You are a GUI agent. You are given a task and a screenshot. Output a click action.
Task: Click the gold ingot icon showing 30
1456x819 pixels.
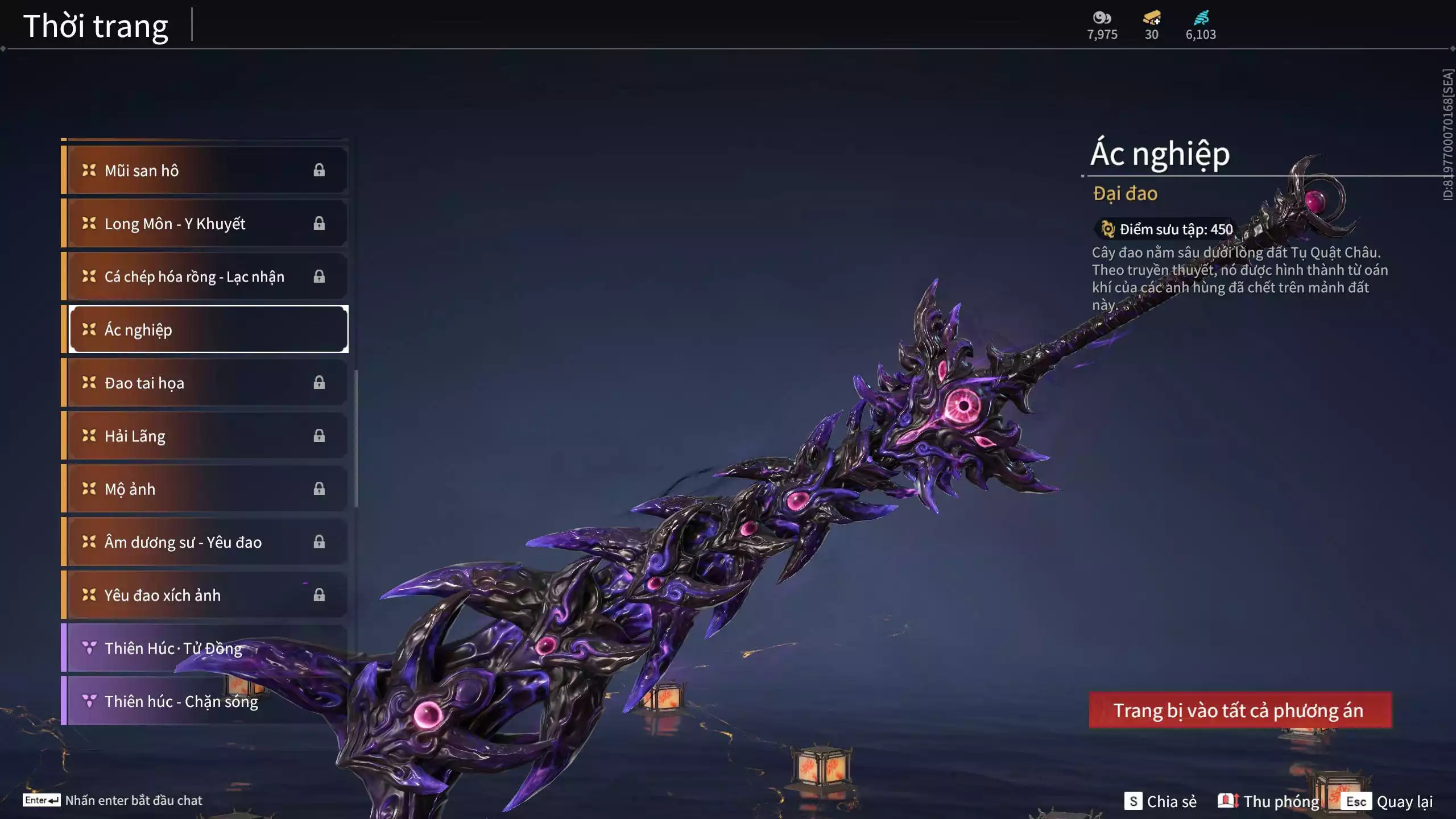(x=1150, y=17)
